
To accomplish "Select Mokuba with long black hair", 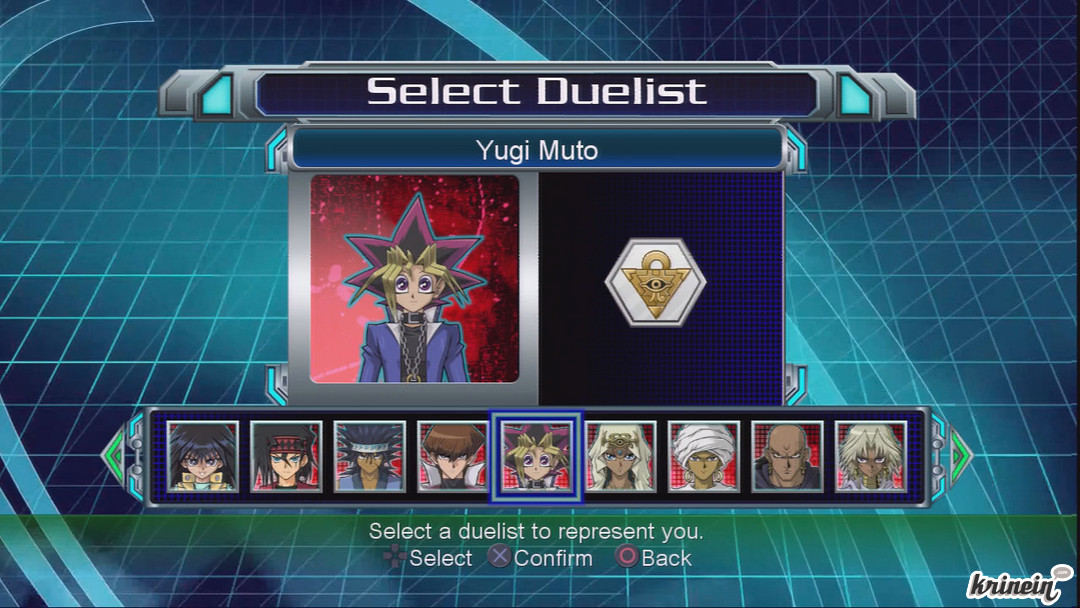I will 203,456.
